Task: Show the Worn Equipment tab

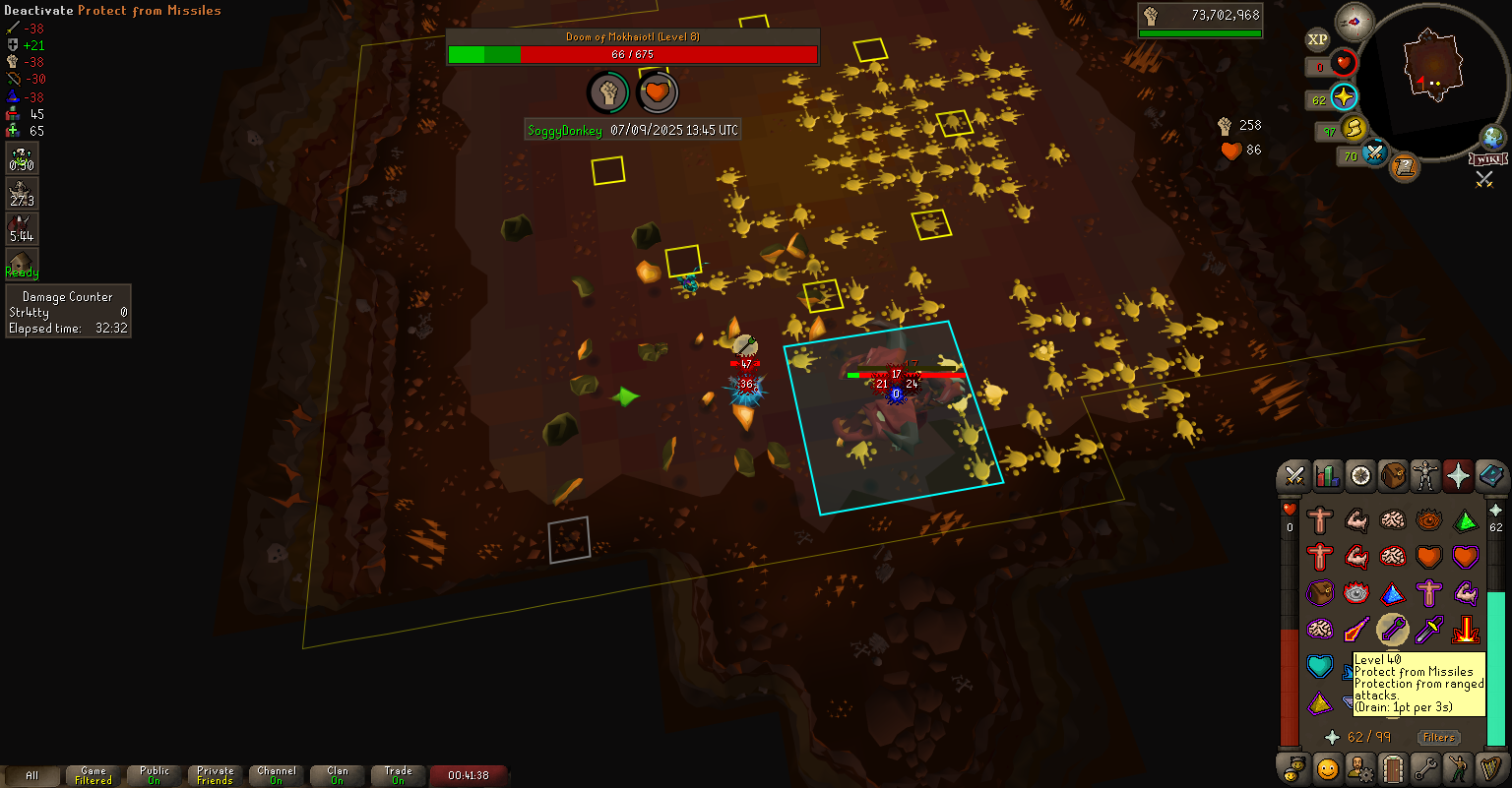Action: point(1425,476)
